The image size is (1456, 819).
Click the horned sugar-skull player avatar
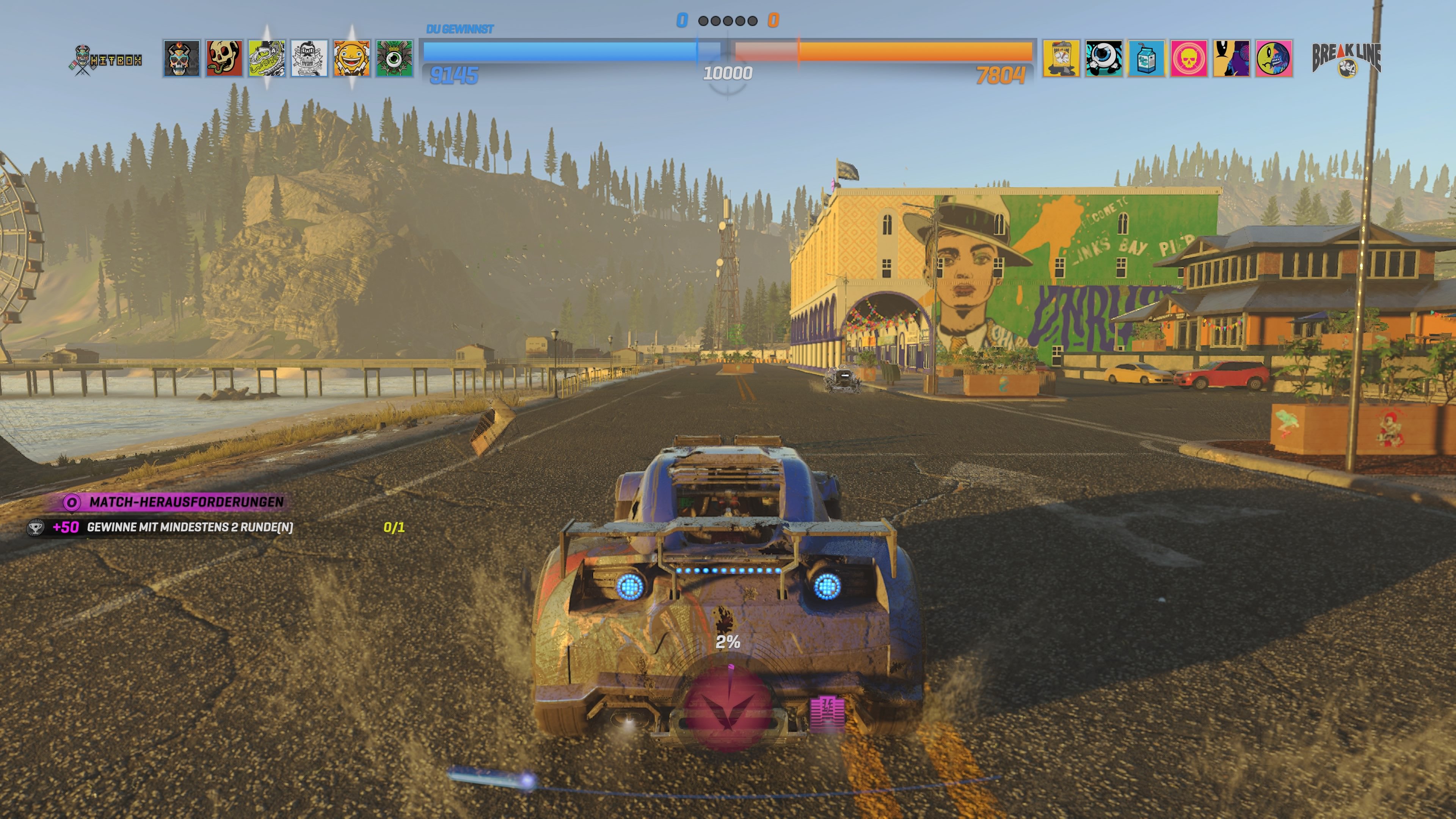click(x=182, y=60)
